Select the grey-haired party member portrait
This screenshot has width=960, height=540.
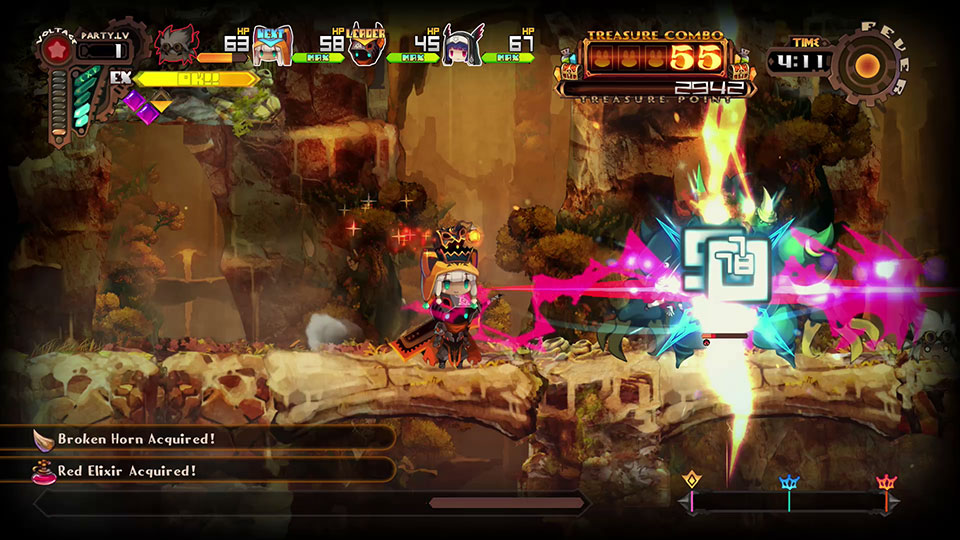[x=178, y=46]
